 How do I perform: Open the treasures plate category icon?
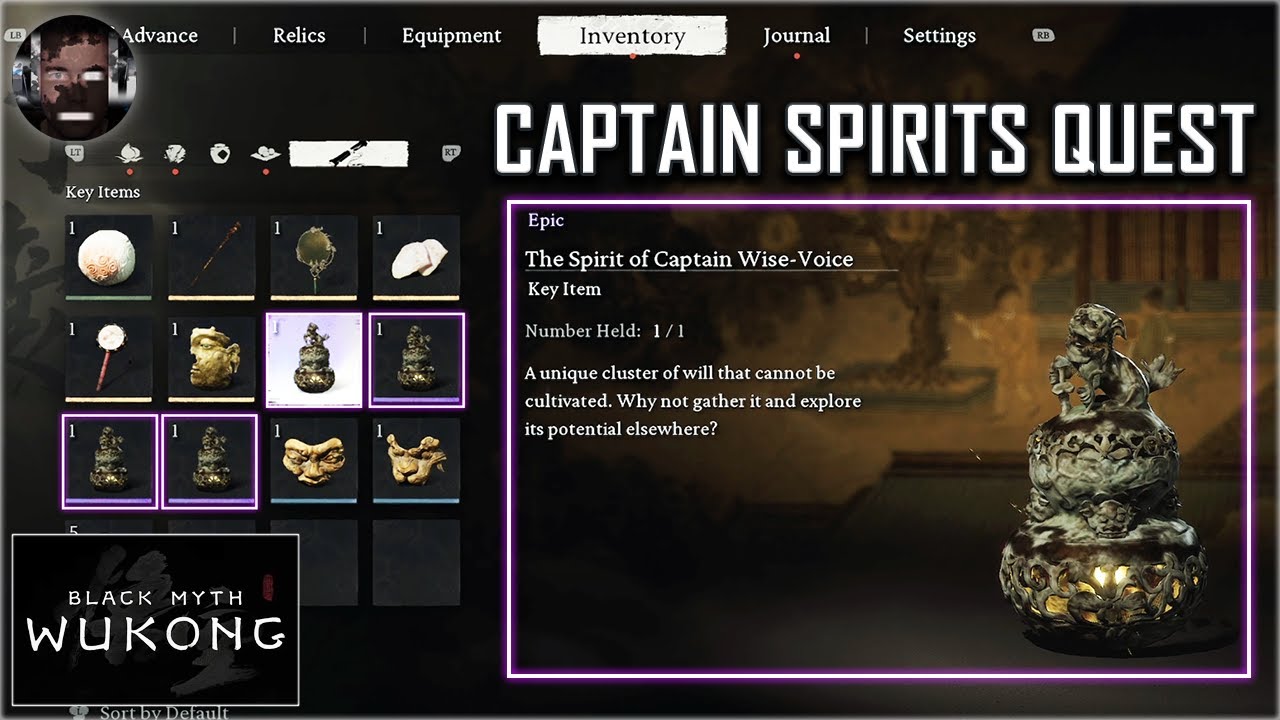click(266, 152)
